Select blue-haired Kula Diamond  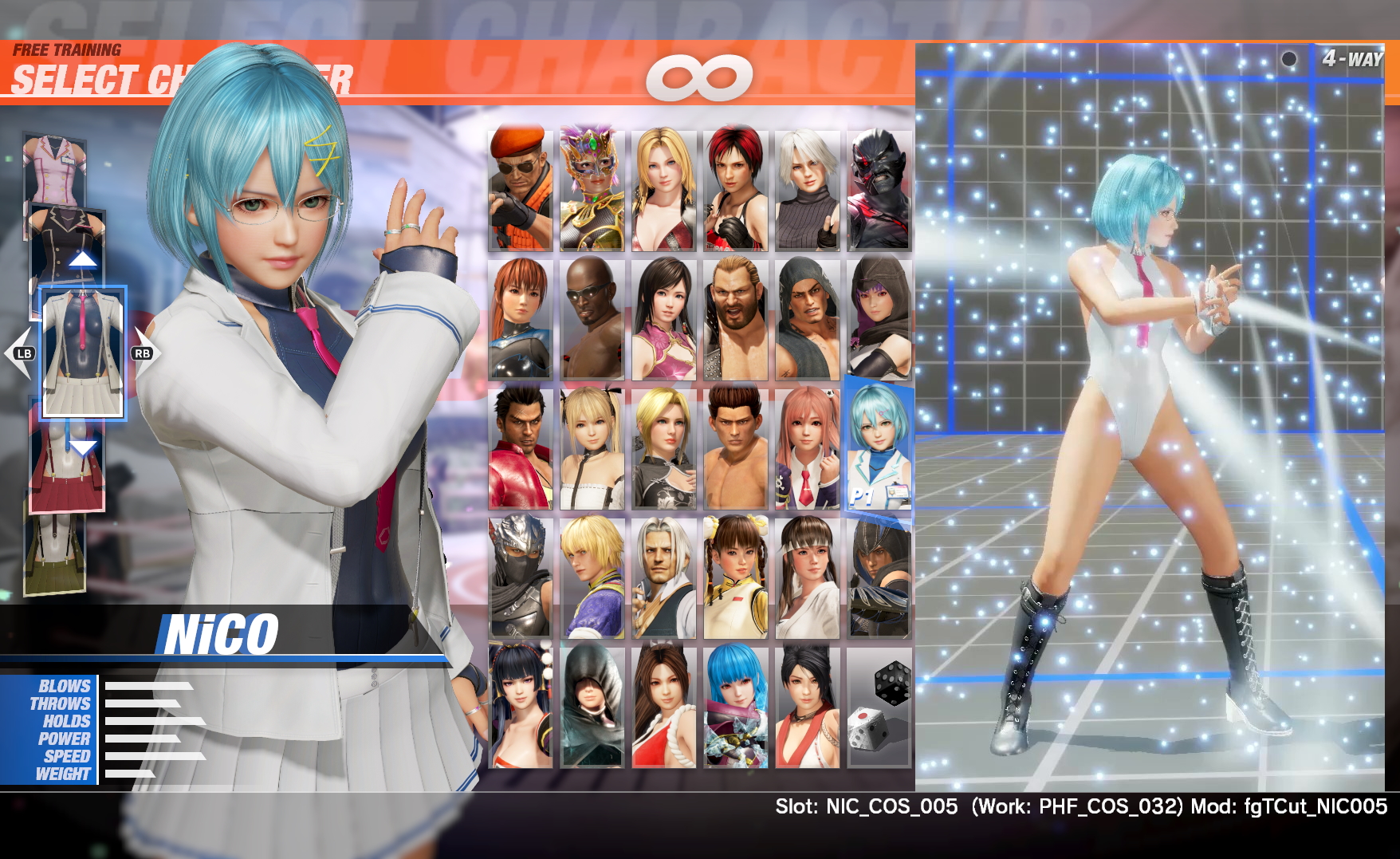tap(735, 707)
